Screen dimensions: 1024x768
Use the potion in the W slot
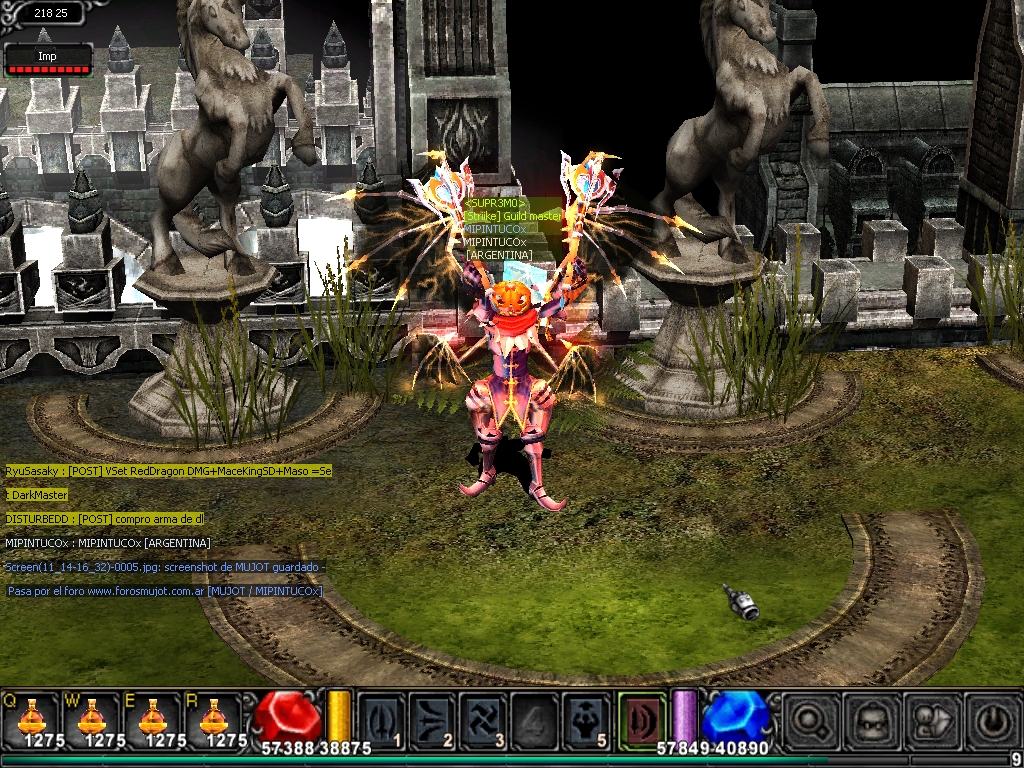tap(91, 719)
